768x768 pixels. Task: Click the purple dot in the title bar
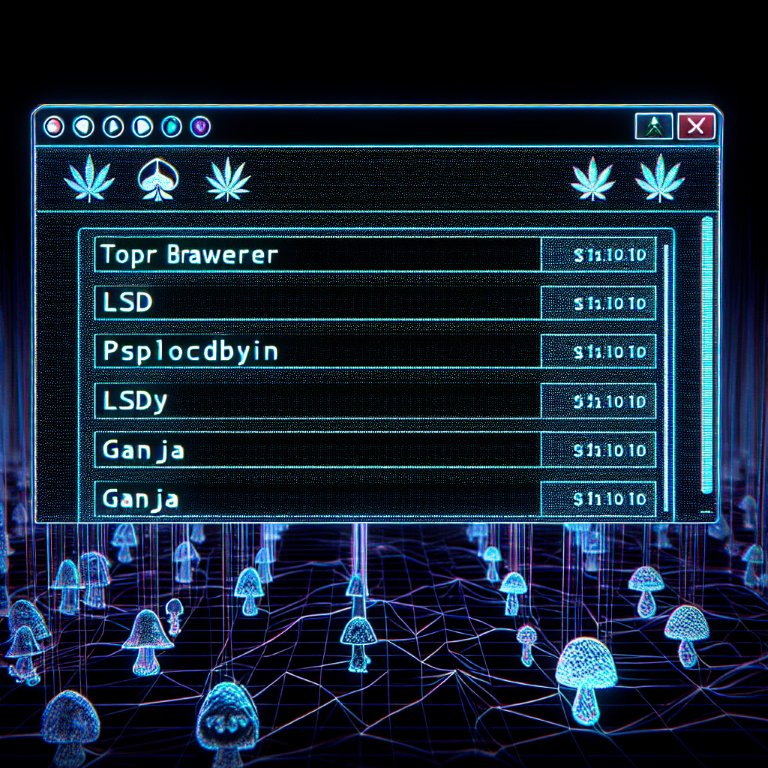199,127
